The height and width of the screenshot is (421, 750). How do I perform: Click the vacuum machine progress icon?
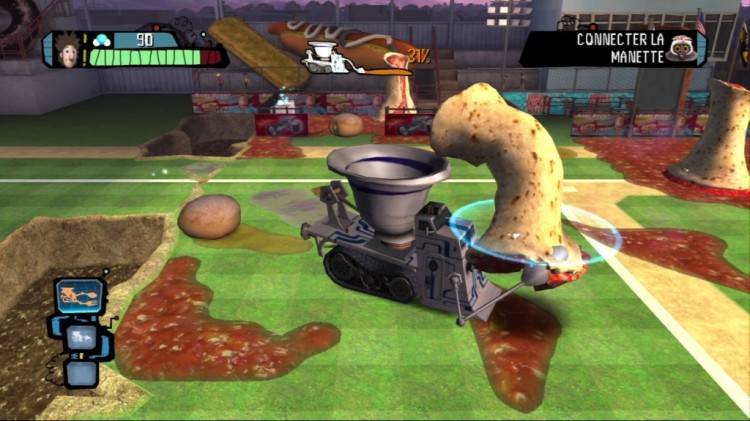click(x=323, y=56)
